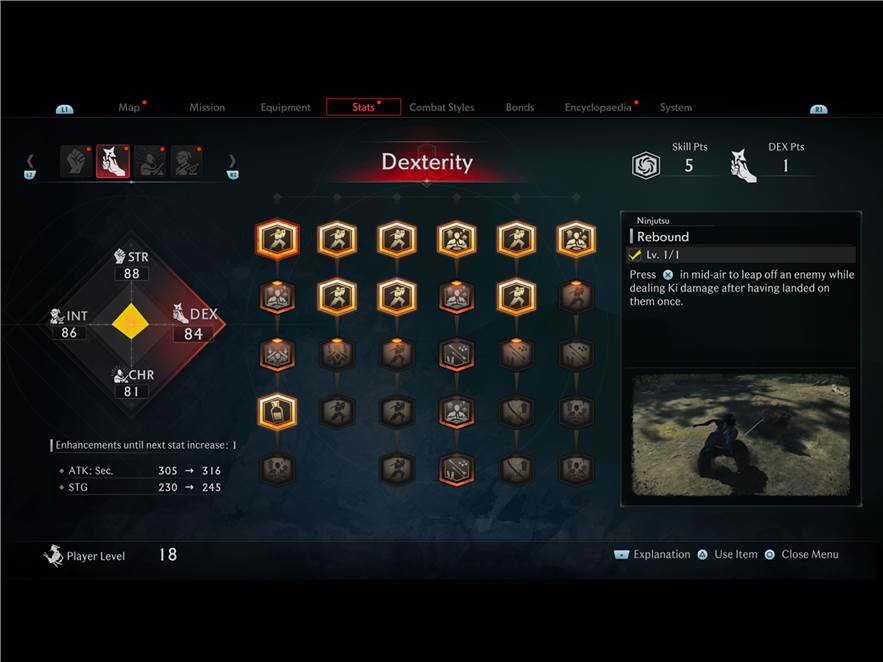Select the Stats tab

363,107
